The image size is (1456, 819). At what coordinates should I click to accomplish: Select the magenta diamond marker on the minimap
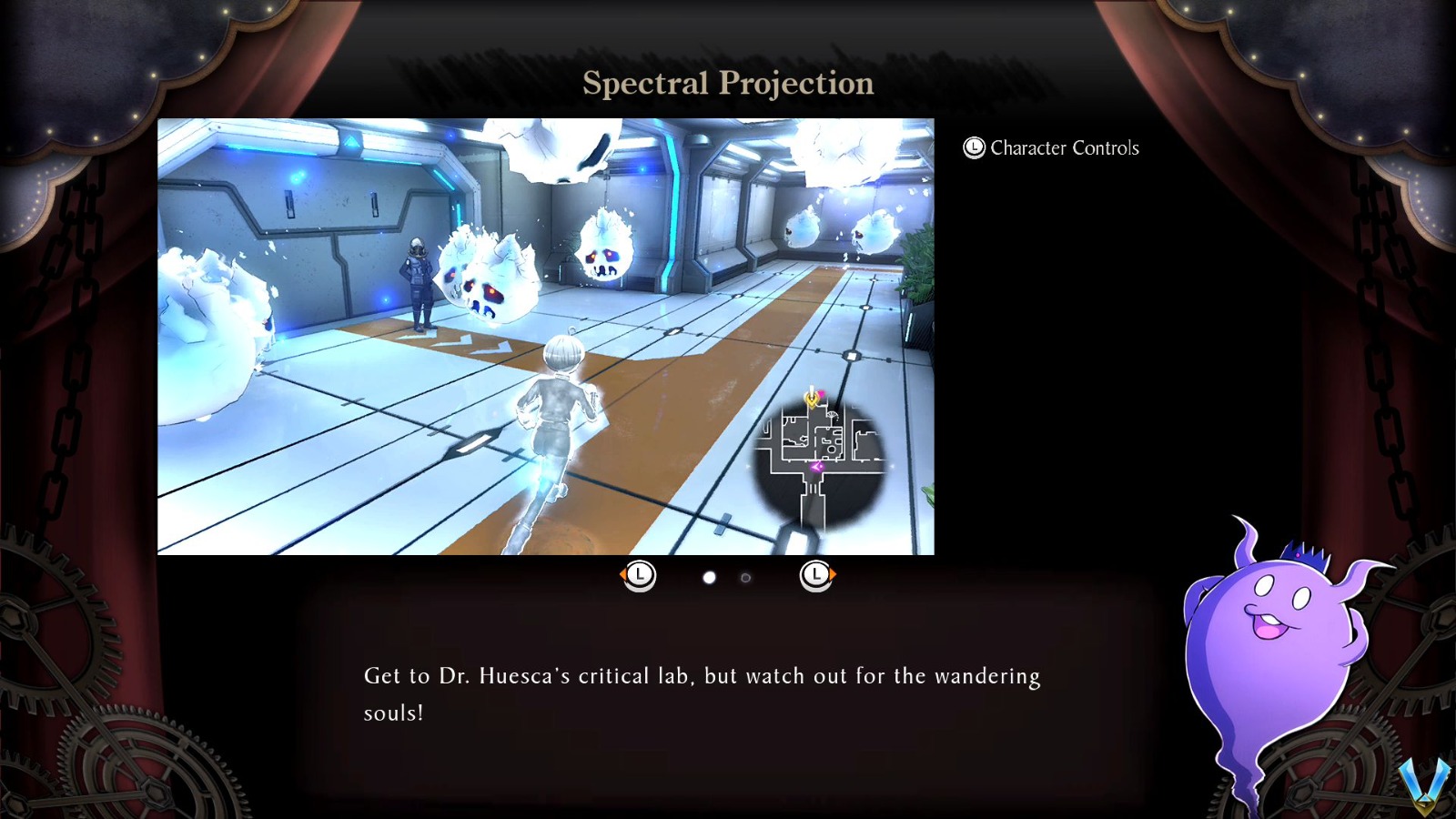tap(815, 466)
